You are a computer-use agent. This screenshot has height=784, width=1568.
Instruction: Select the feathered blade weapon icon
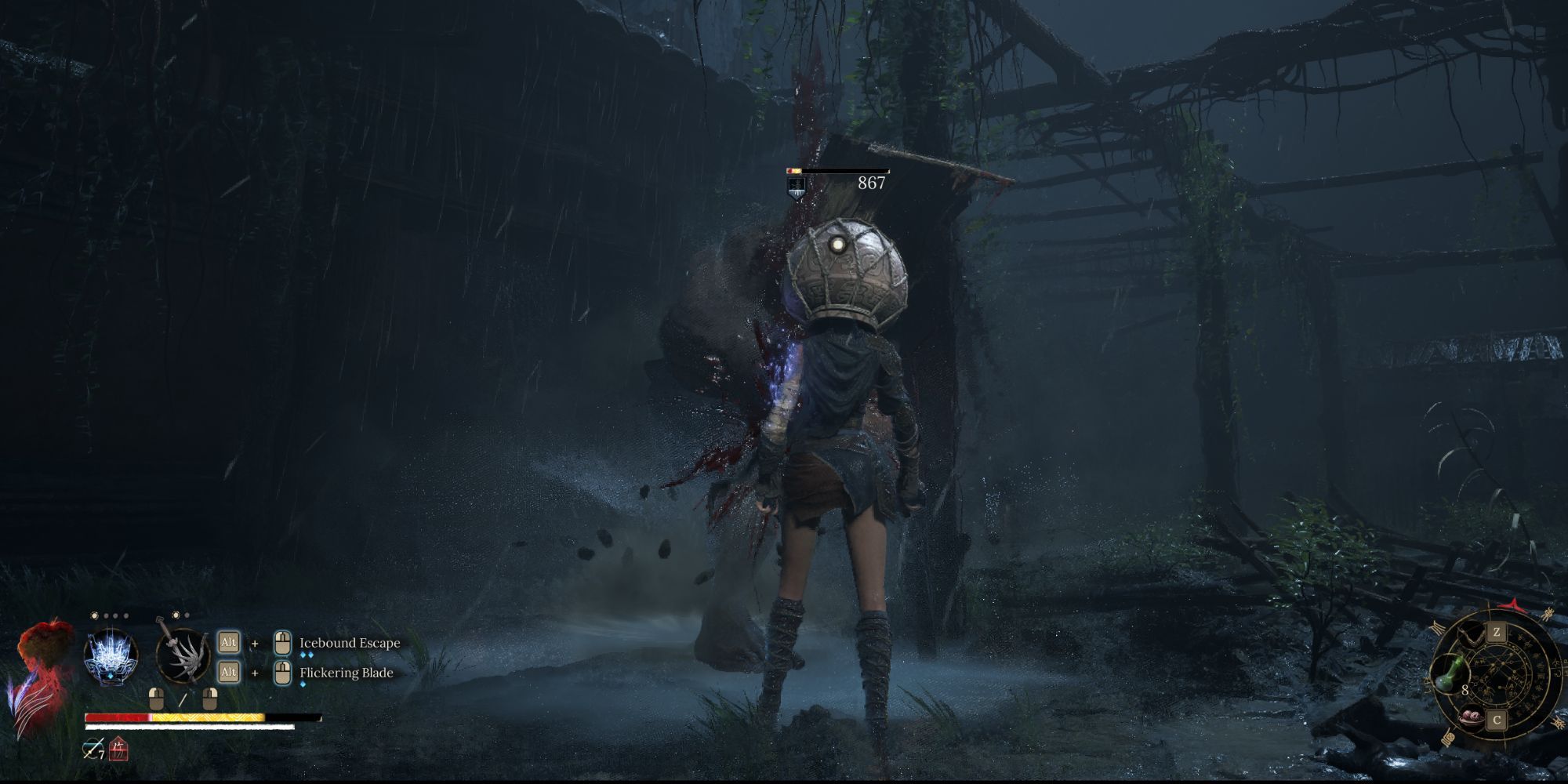(x=182, y=655)
